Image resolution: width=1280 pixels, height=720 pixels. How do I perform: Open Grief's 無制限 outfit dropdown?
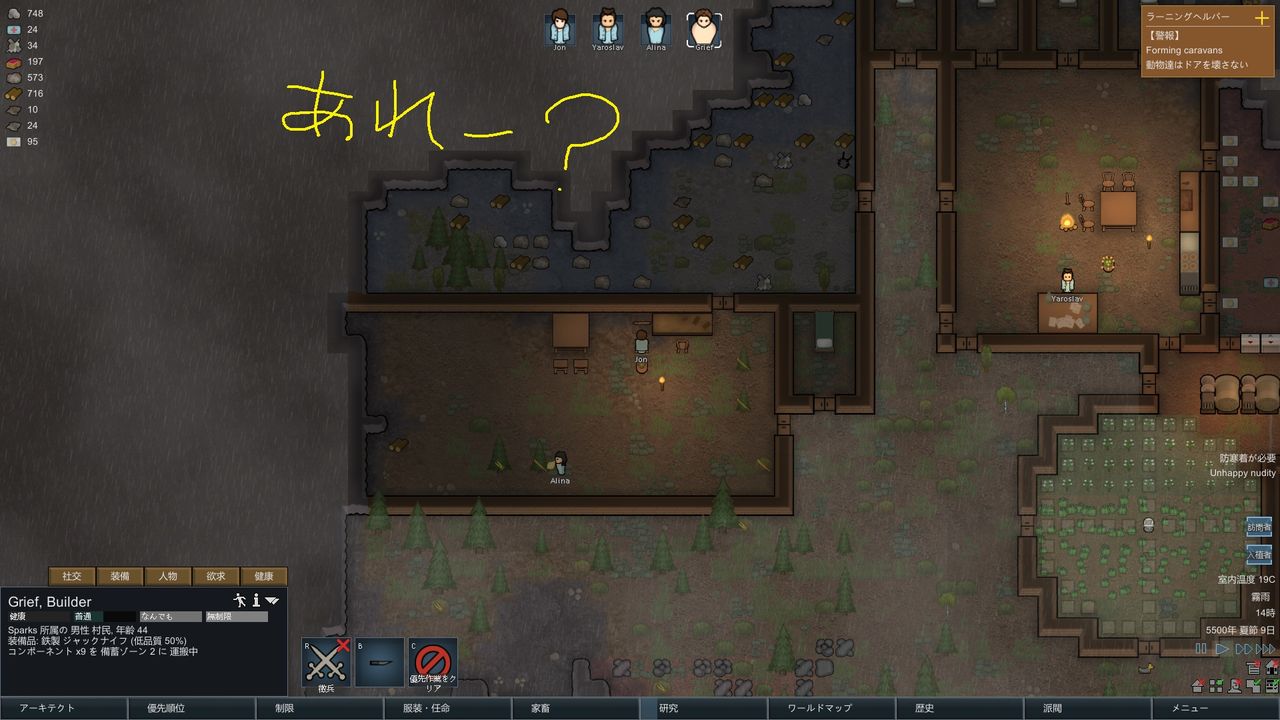click(x=237, y=616)
